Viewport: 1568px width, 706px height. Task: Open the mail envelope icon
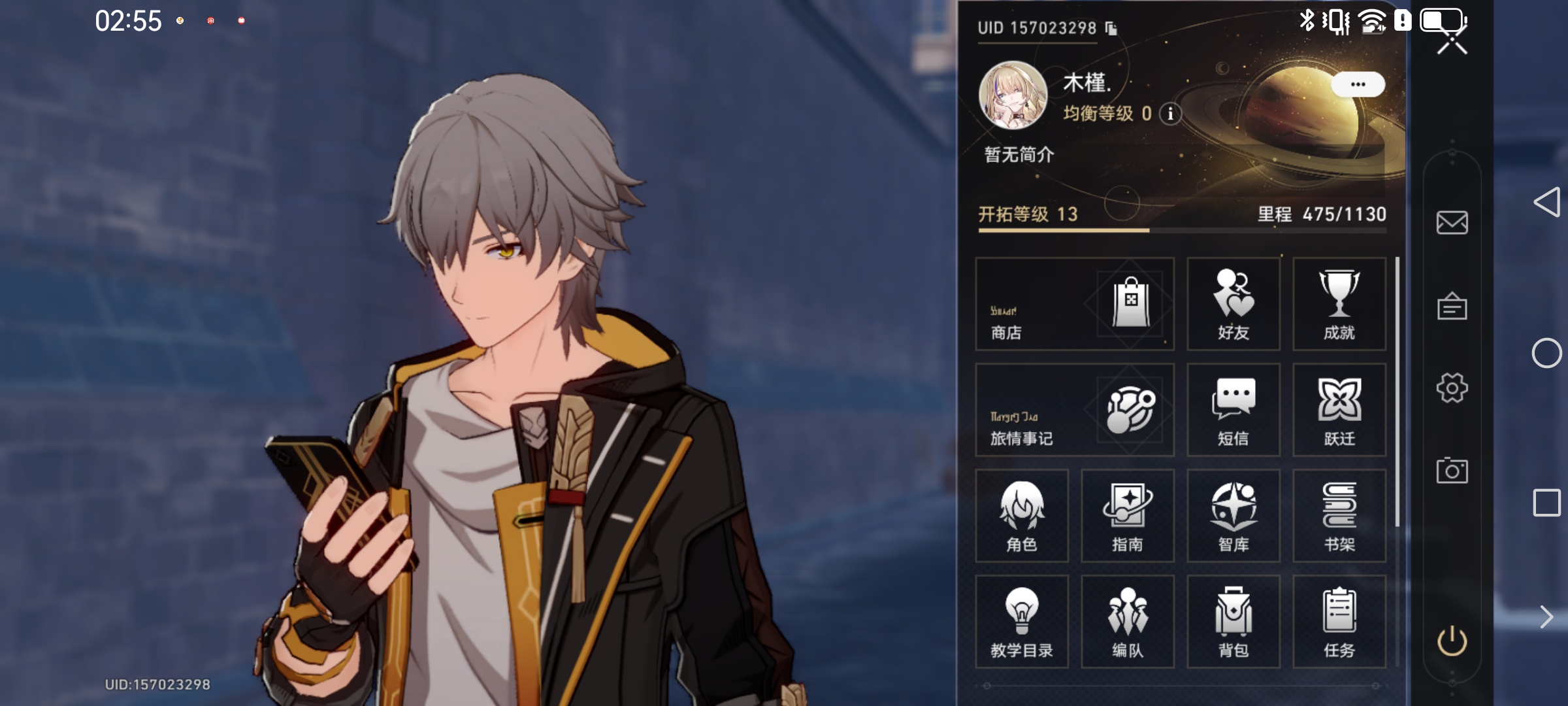pos(1452,223)
